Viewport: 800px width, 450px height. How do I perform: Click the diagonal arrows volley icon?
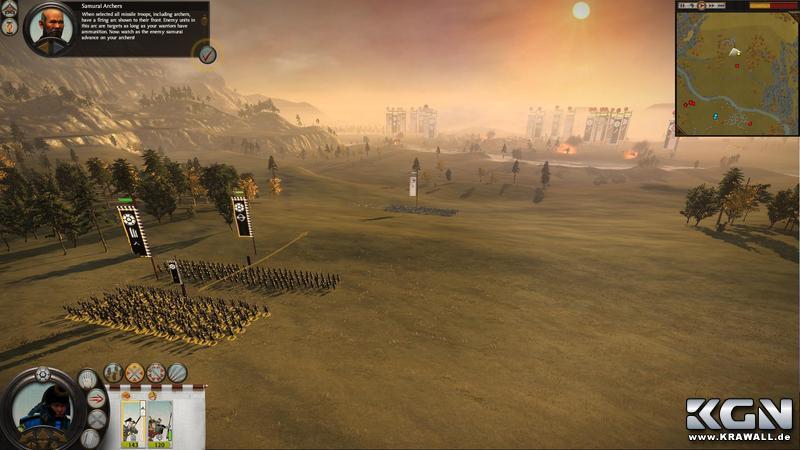[177, 372]
